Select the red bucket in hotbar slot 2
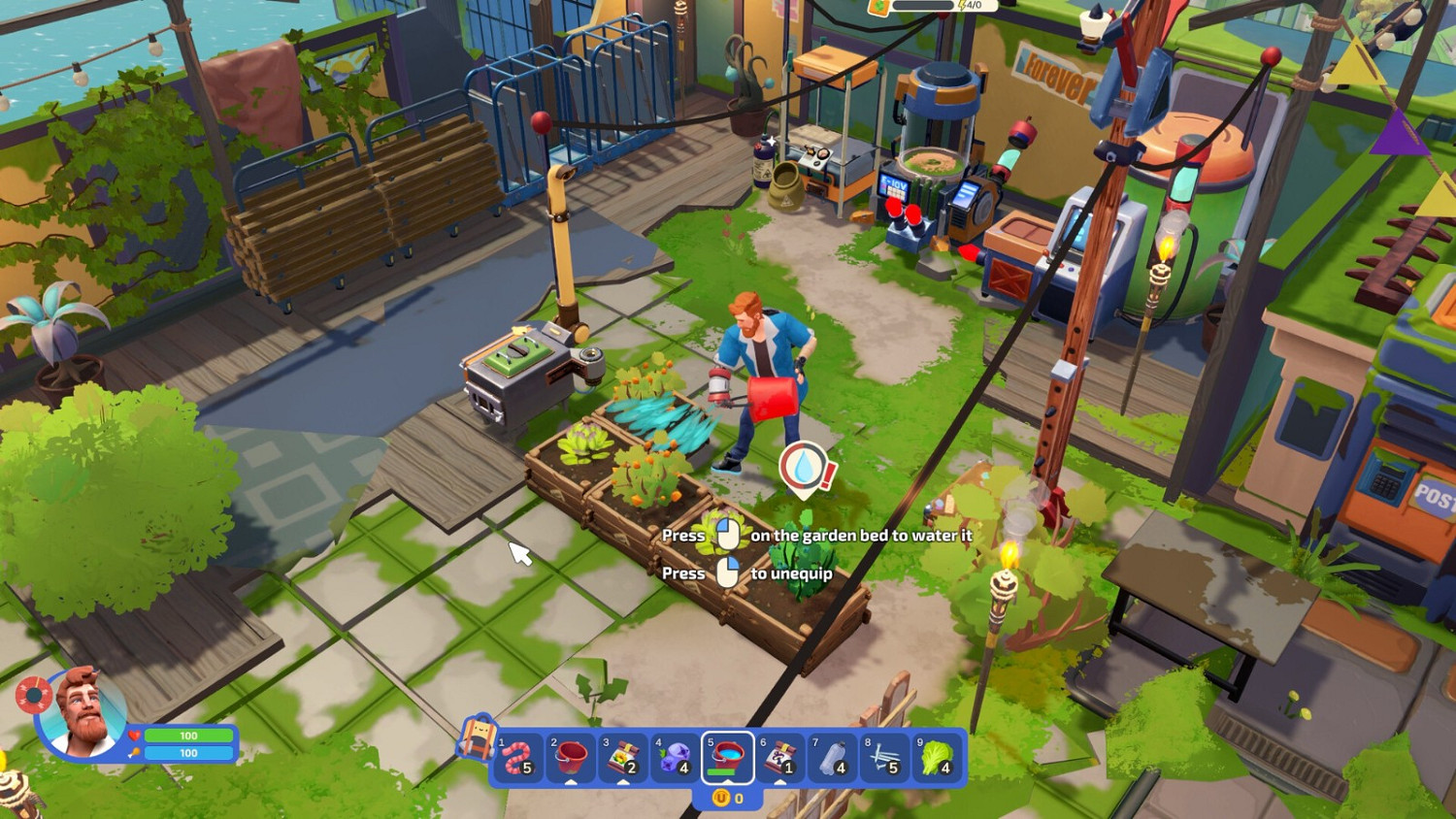This screenshot has width=1456, height=819. click(569, 757)
